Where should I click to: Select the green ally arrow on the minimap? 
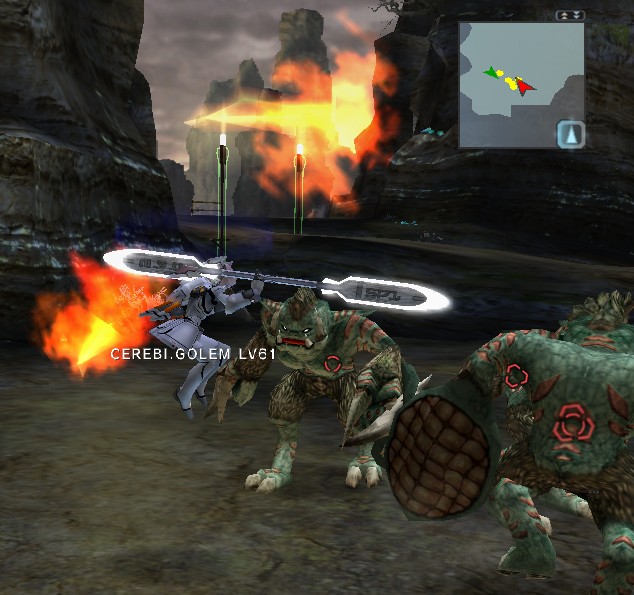[x=489, y=72]
